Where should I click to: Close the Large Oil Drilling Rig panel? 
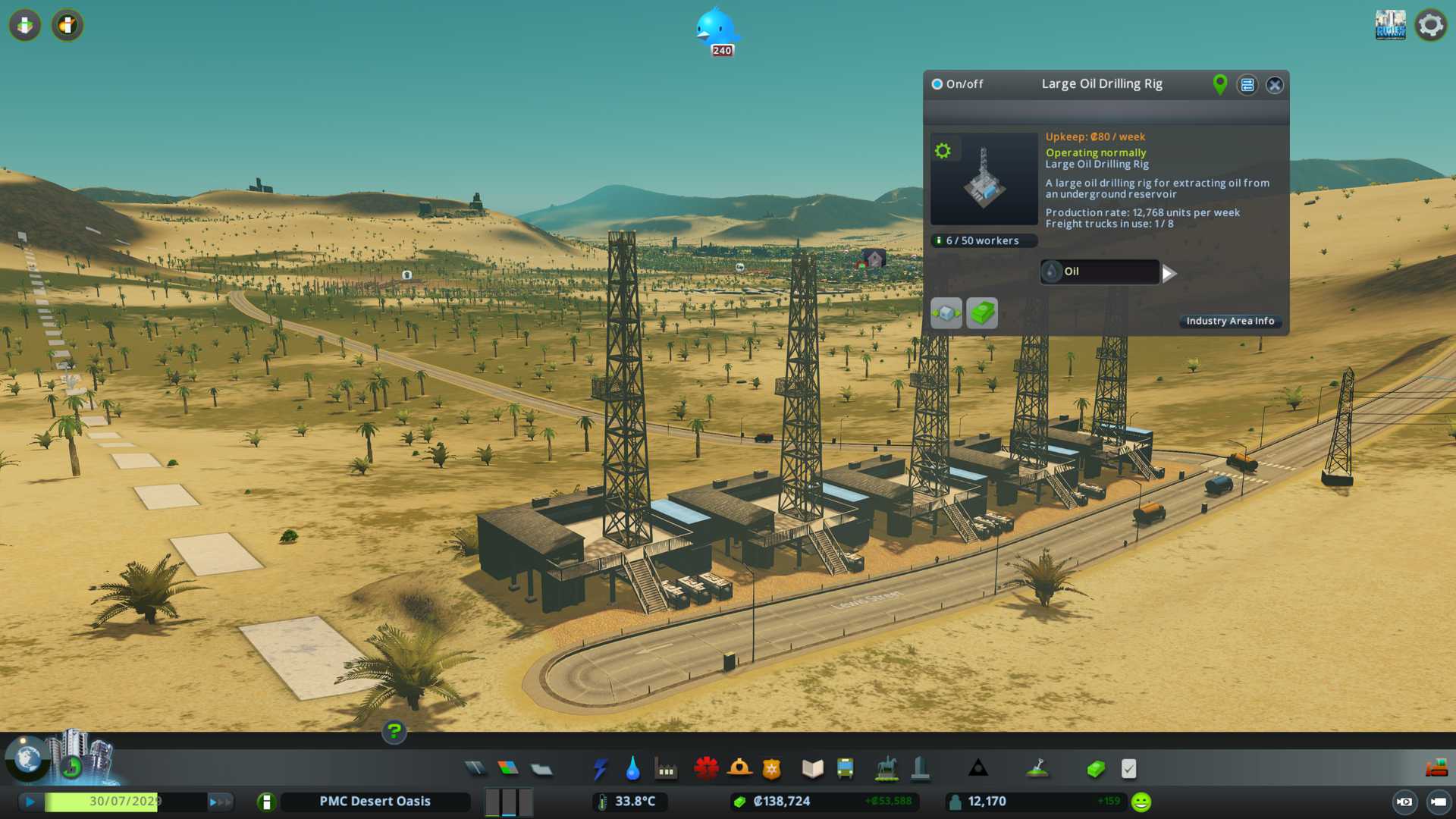[1275, 85]
